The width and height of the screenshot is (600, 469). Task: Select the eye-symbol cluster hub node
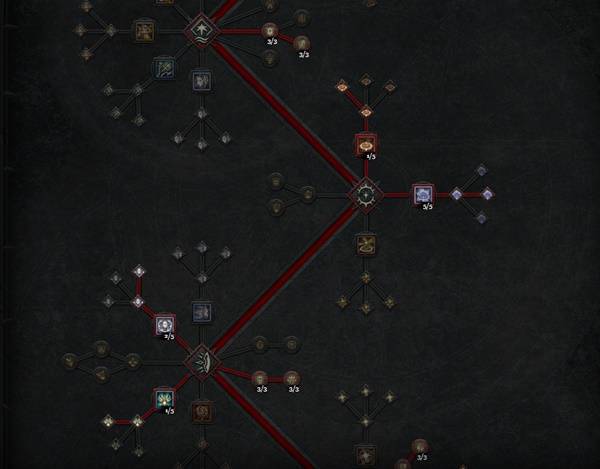pos(201,361)
